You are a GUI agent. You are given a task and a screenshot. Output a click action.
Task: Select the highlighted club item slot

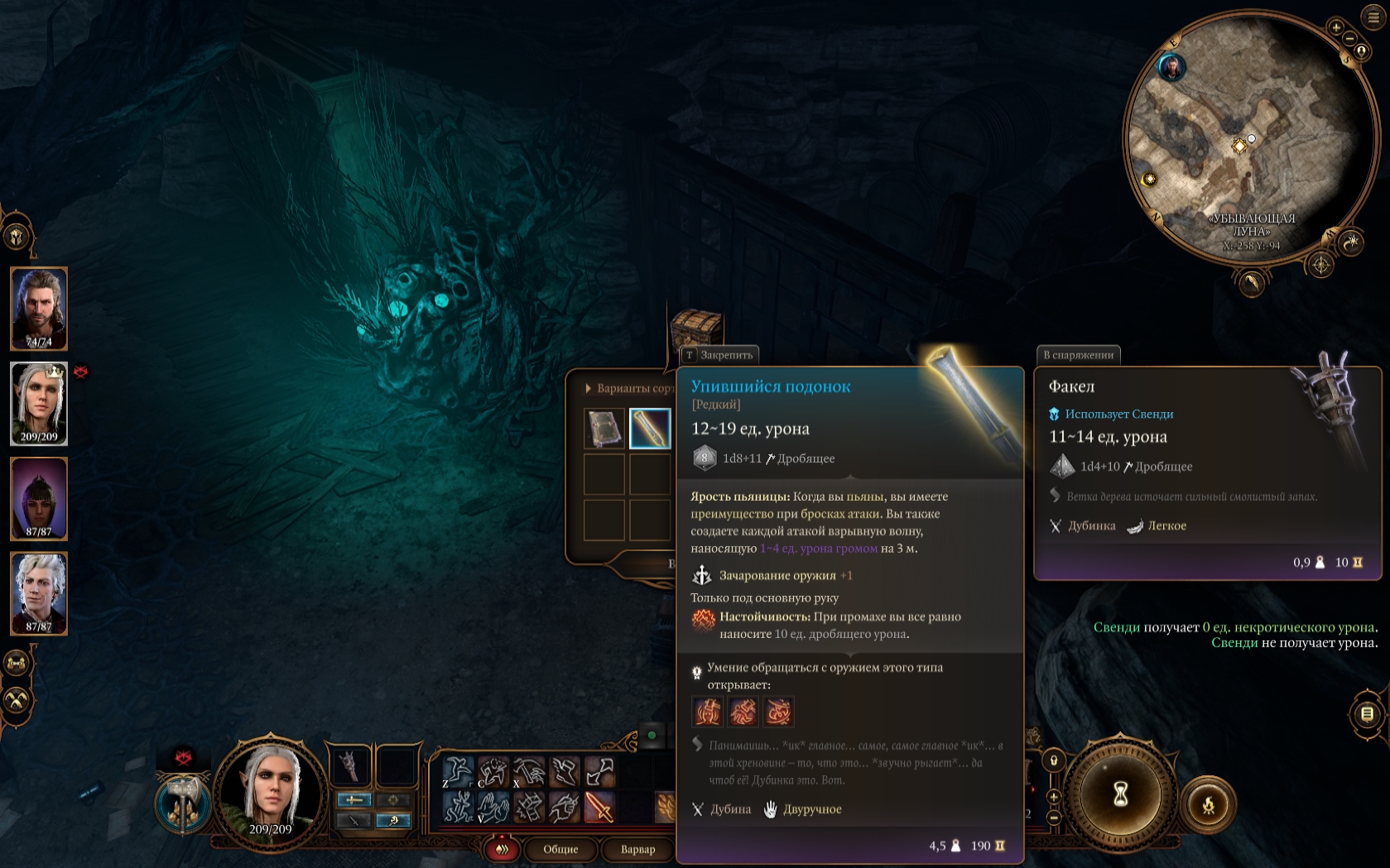(x=650, y=429)
